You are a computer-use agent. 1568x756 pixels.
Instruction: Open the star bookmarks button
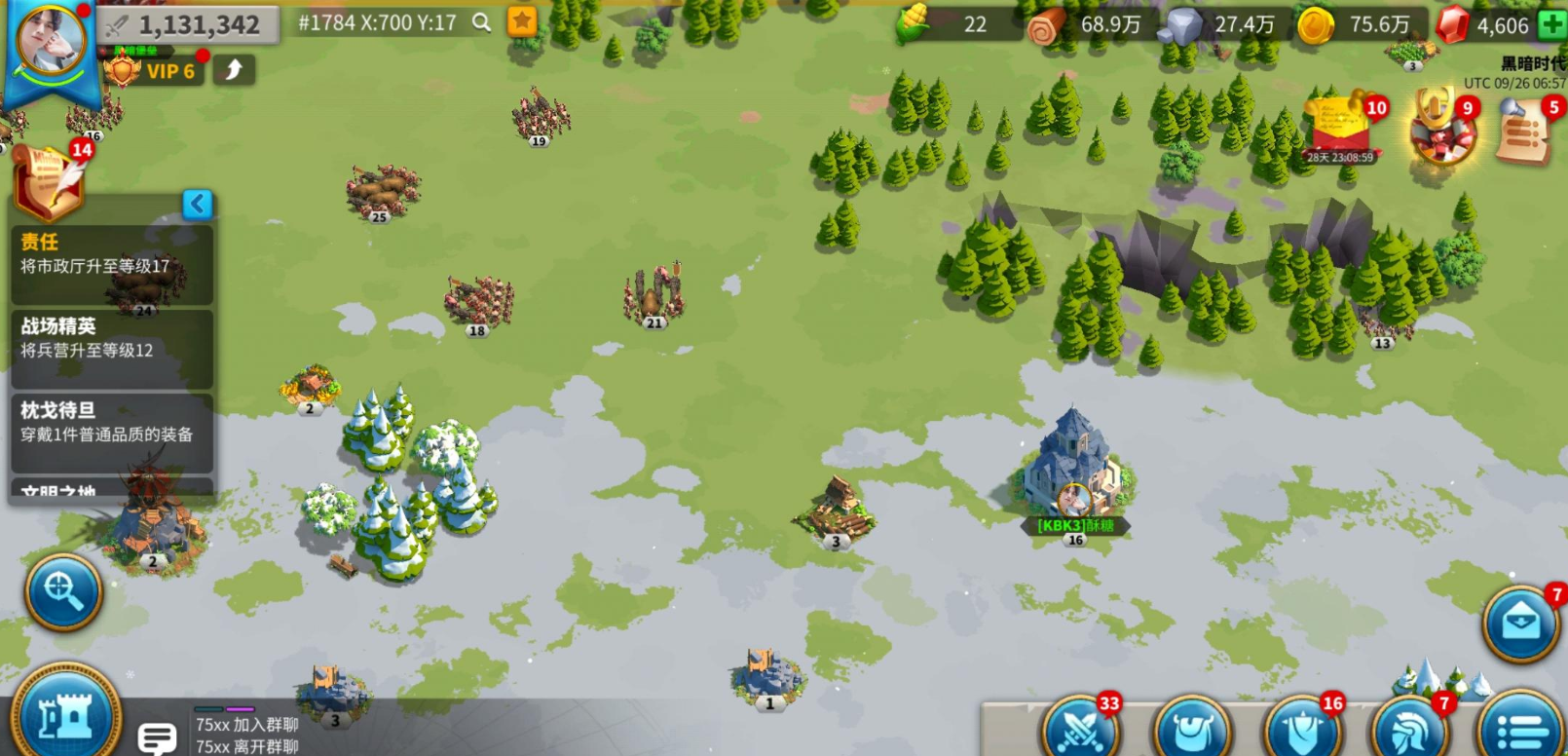(x=523, y=21)
